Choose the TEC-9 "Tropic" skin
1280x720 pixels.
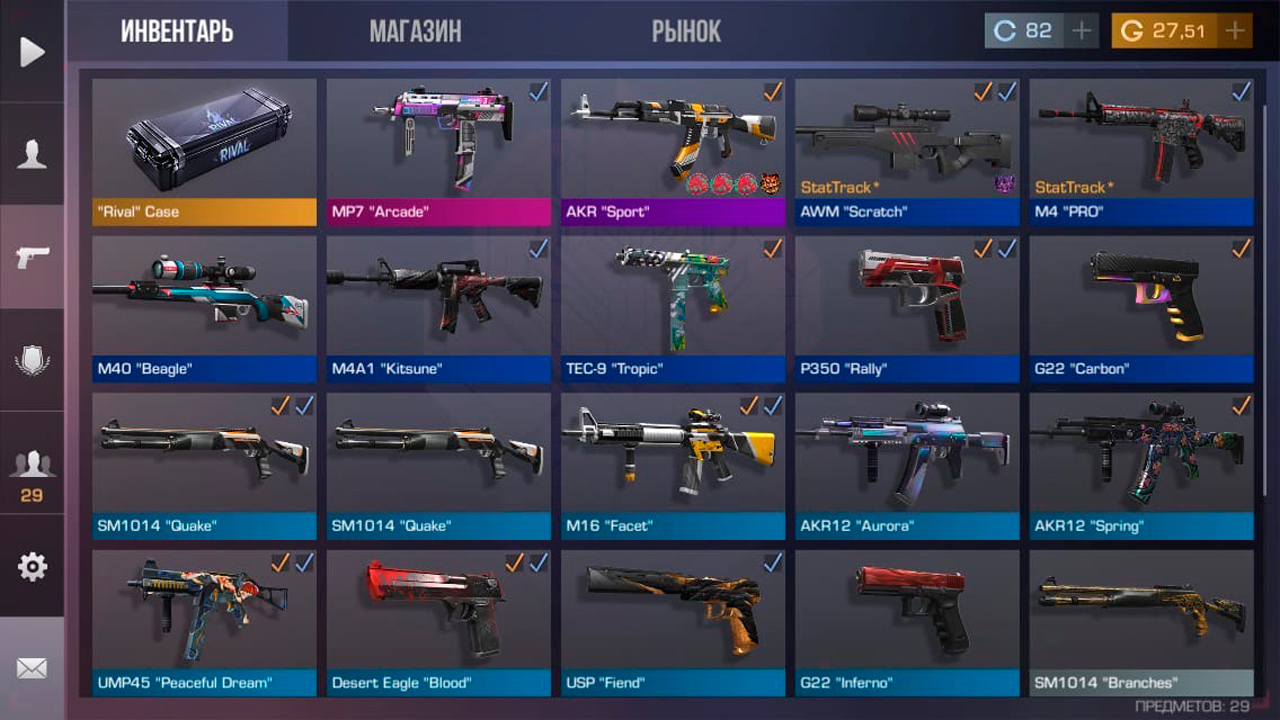(x=672, y=309)
